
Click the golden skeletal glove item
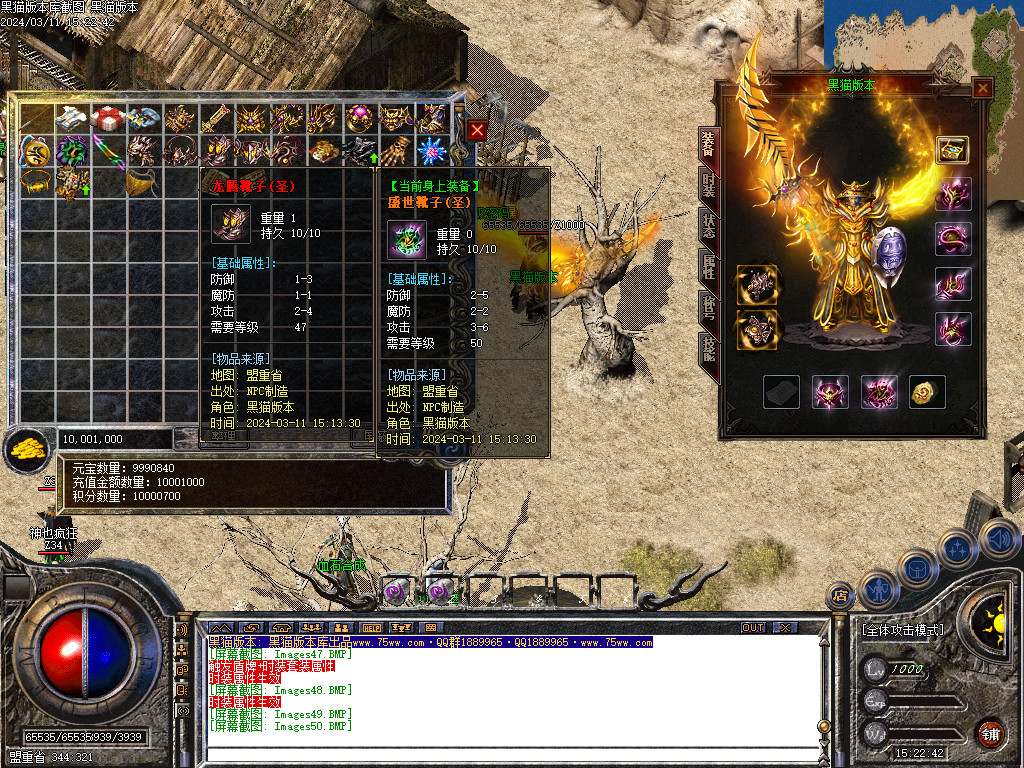[396, 151]
